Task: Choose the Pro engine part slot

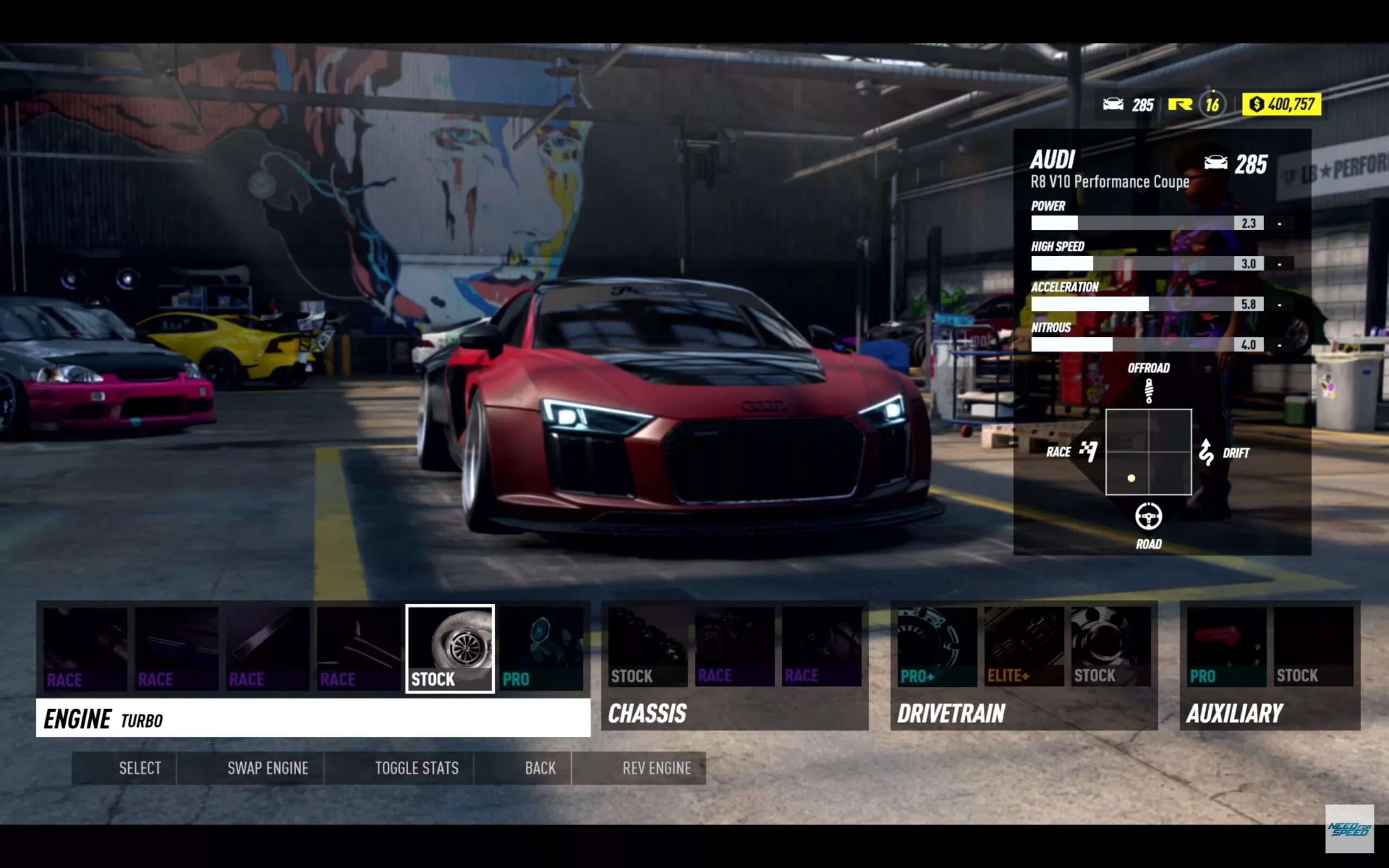Action: coord(541,648)
